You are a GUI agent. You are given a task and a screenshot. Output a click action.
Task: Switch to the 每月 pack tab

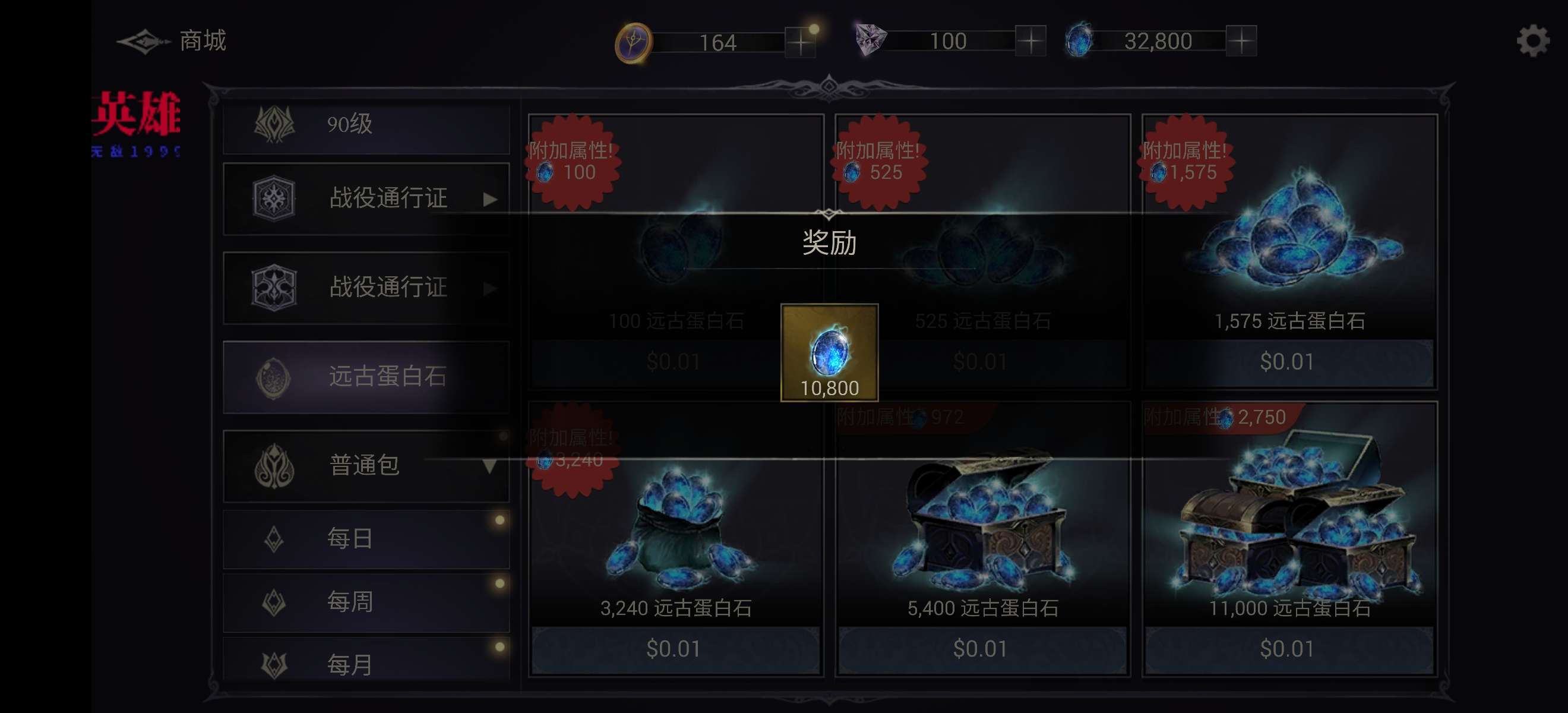(366, 664)
